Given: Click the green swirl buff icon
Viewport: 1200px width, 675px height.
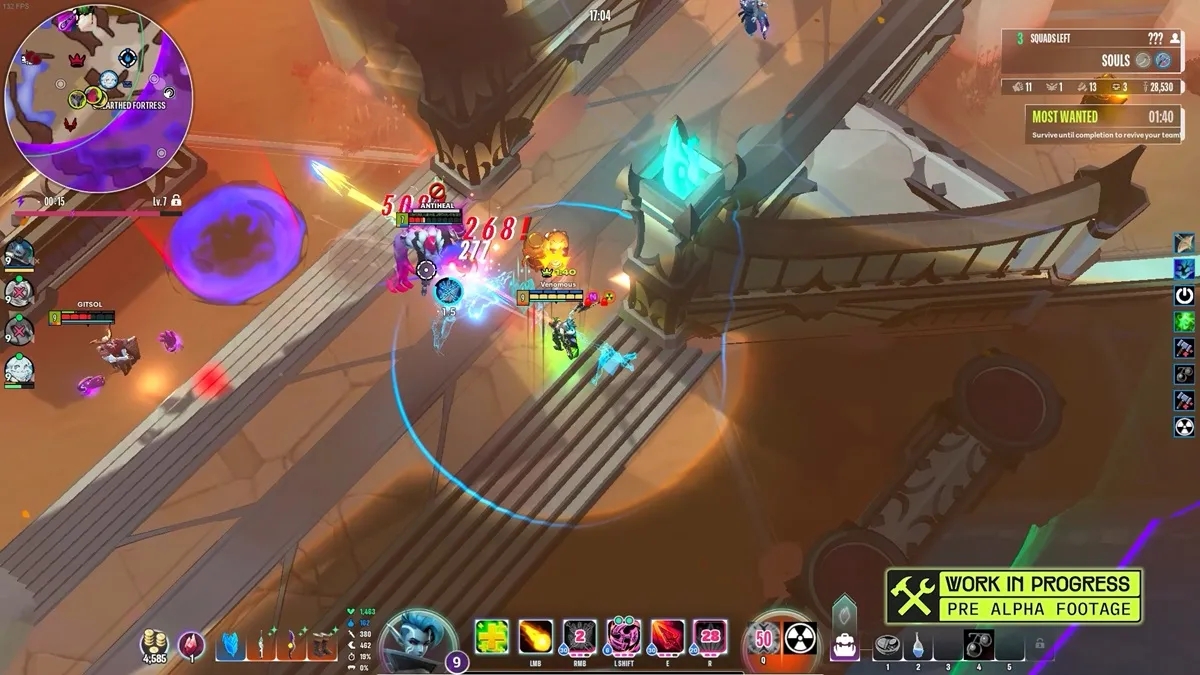Looking at the screenshot, I should pos(1185,322).
